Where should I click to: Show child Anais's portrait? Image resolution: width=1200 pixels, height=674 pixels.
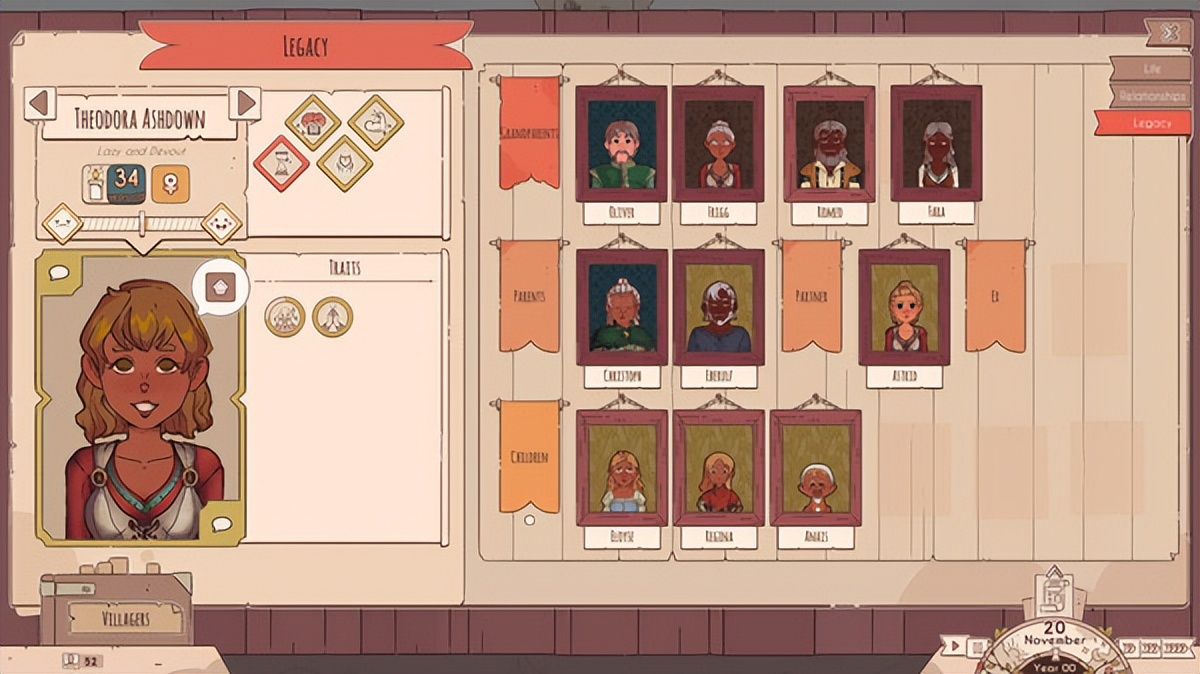[x=815, y=467]
